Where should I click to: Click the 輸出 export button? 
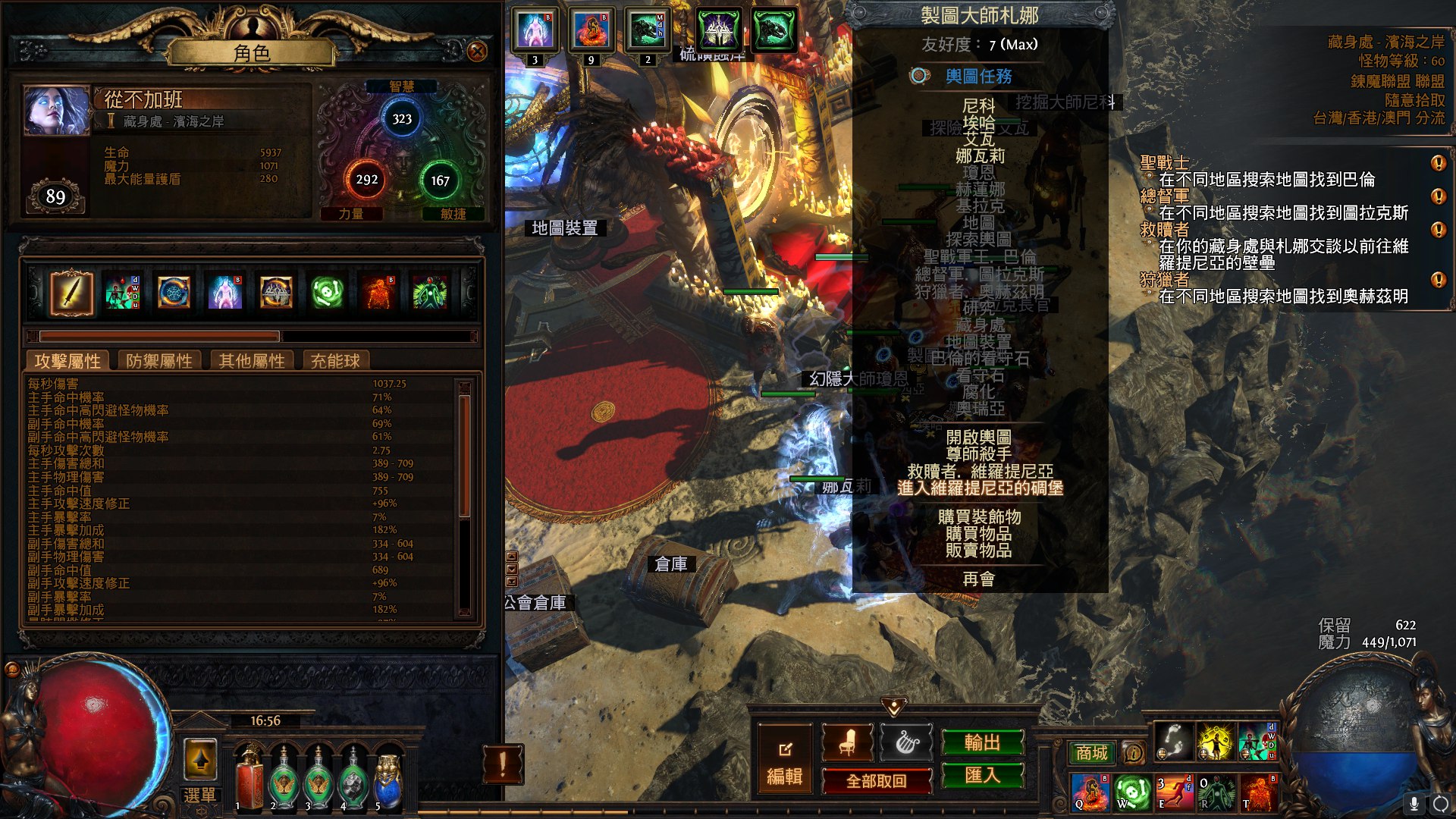click(x=982, y=742)
